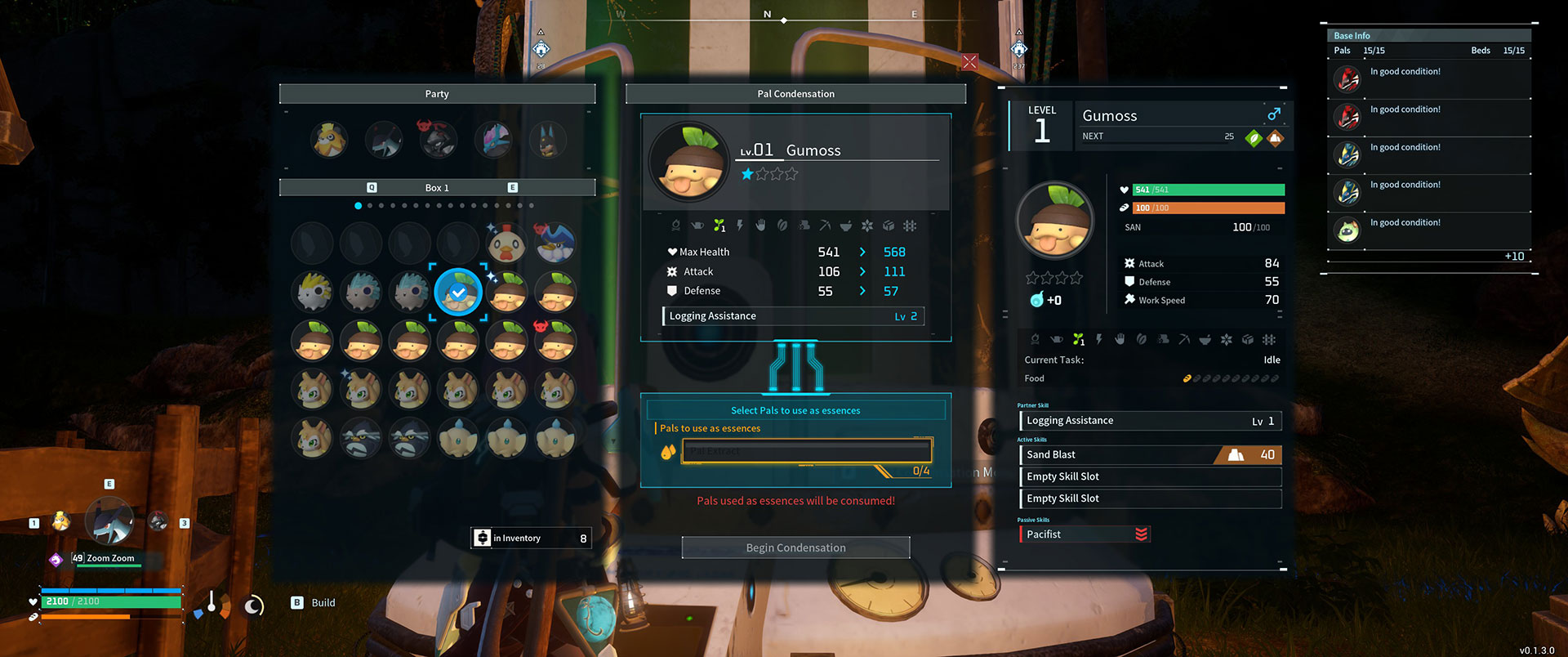Image resolution: width=1568 pixels, height=657 pixels.
Task: Click the Logging Assistance partner skill in condensation panel
Action: [x=793, y=316]
